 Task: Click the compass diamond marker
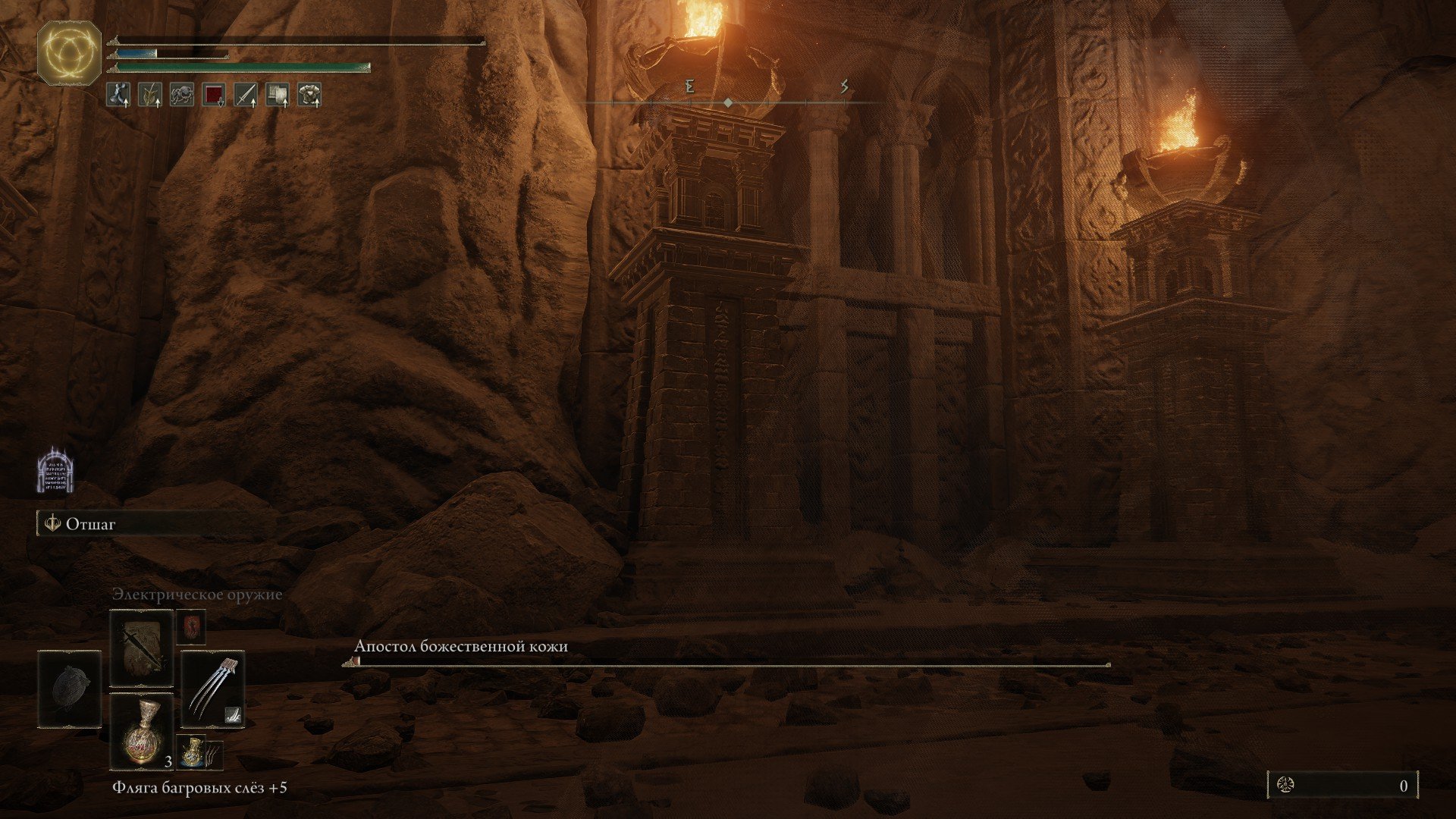728,102
